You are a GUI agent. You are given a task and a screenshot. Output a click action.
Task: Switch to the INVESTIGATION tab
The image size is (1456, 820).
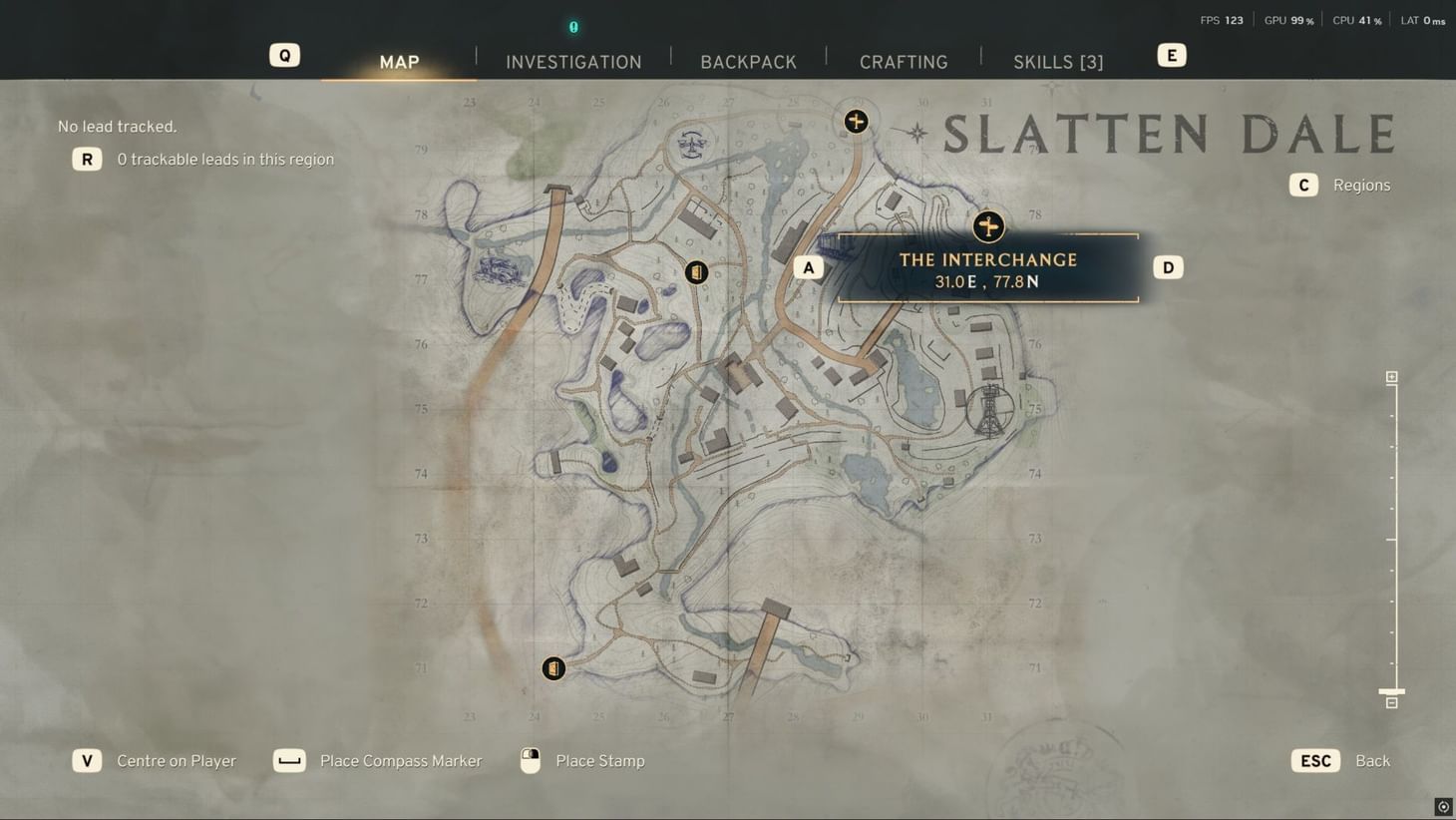coord(573,61)
